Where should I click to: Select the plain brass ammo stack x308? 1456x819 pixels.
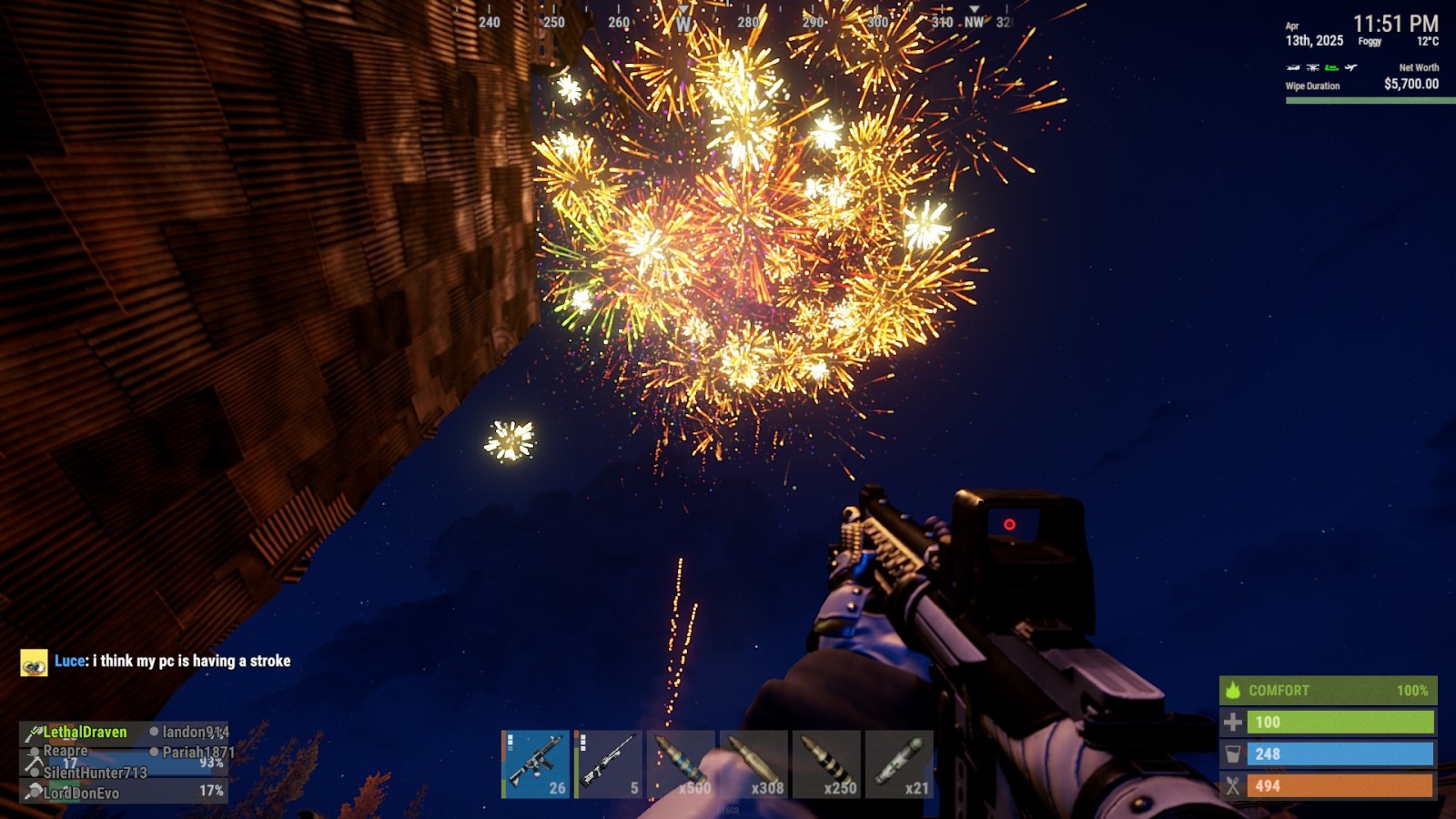(753, 764)
